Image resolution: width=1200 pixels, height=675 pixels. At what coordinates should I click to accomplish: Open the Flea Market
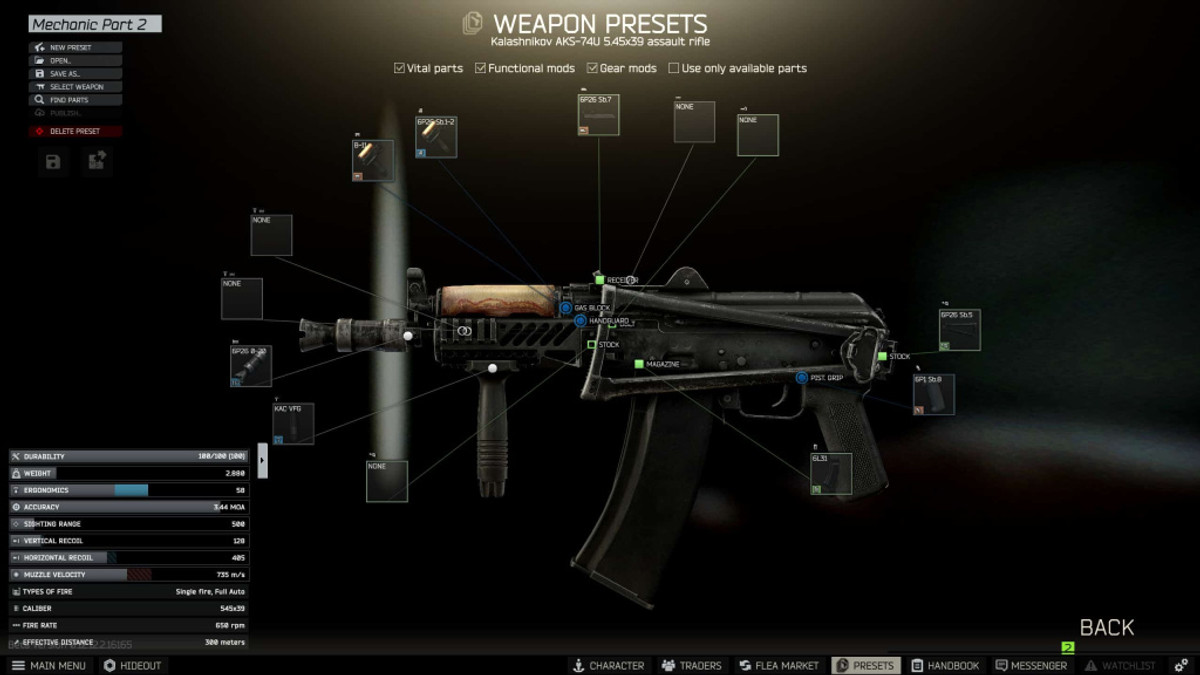pyautogui.click(x=779, y=665)
